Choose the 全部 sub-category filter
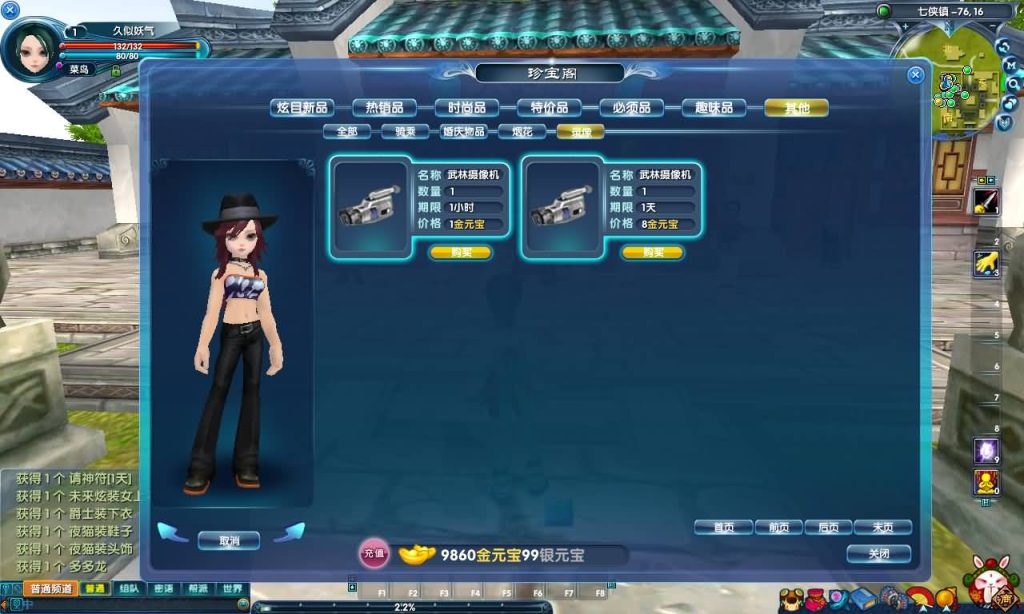The image size is (1024, 614). coord(347,131)
